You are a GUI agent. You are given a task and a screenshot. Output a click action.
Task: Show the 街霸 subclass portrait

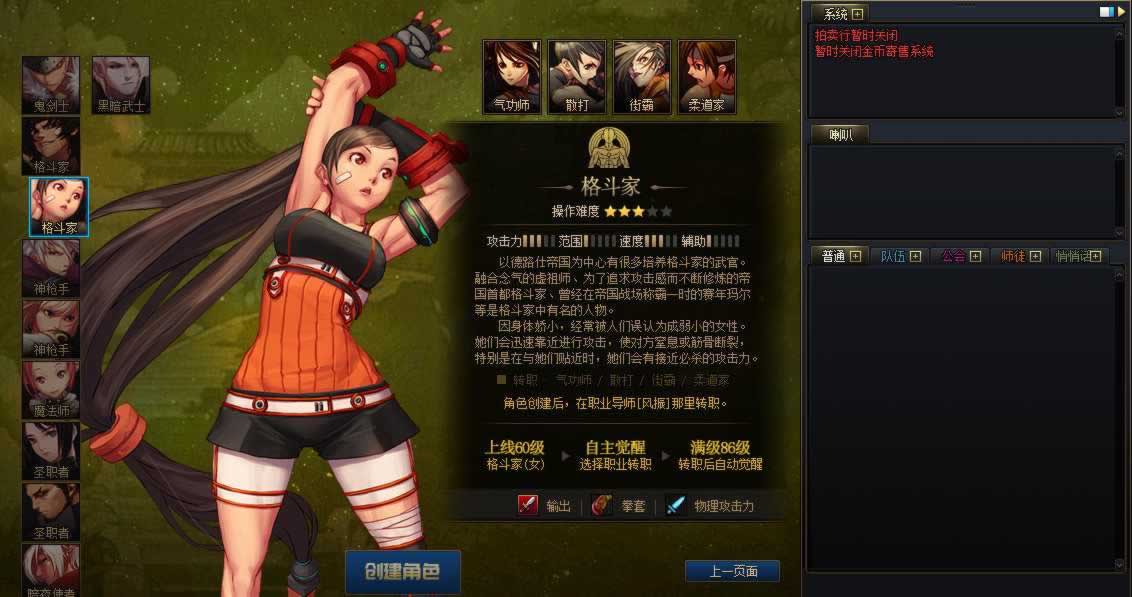click(642, 77)
